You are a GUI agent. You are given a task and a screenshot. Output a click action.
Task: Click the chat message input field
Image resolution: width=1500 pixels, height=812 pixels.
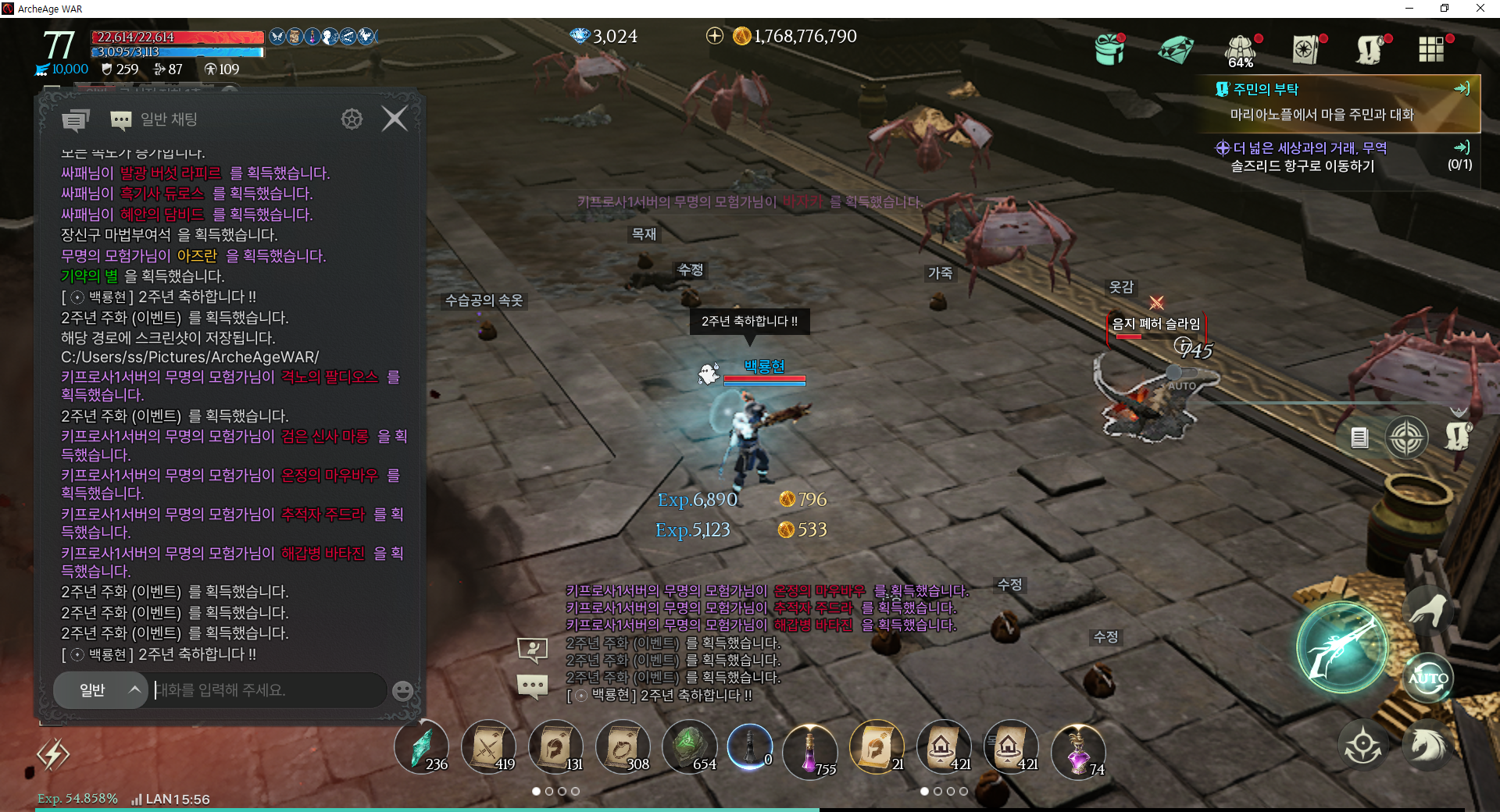click(x=266, y=690)
